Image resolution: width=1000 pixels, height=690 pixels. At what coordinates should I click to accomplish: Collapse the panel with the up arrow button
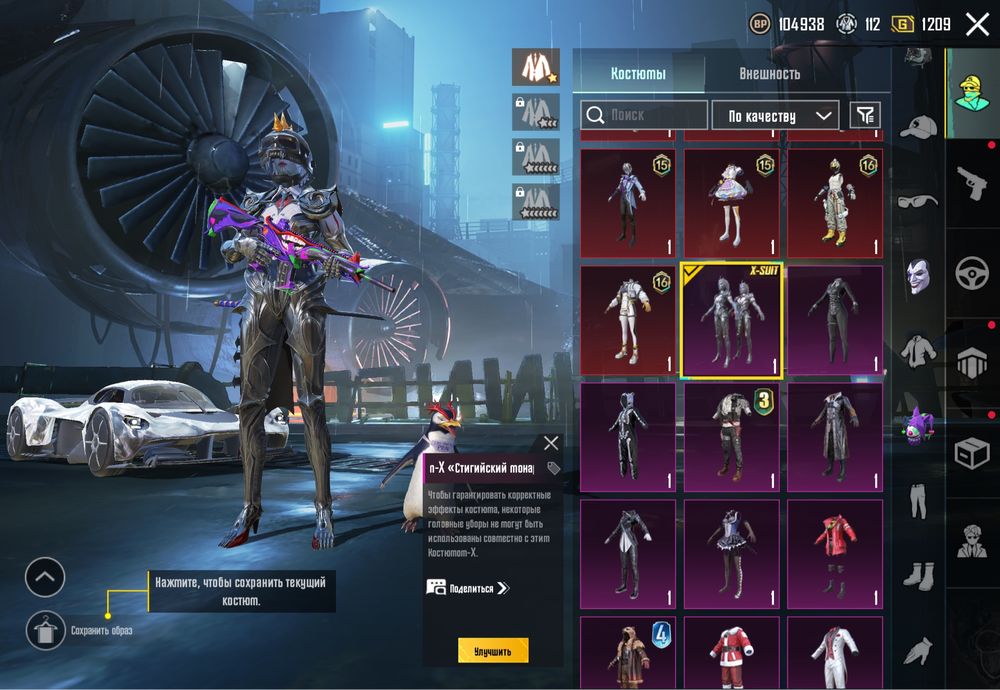(x=45, y=577)
